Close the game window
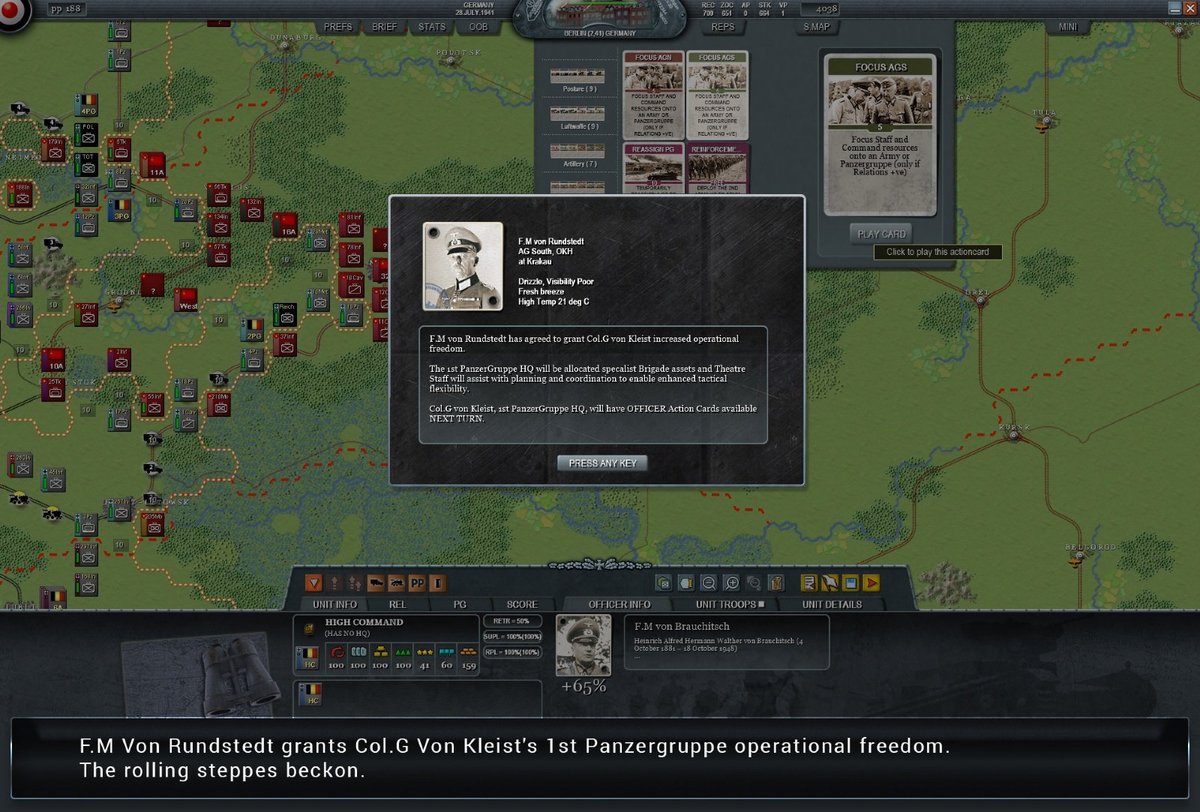This screenshot has height=812, width=1200. [1189, 8]
